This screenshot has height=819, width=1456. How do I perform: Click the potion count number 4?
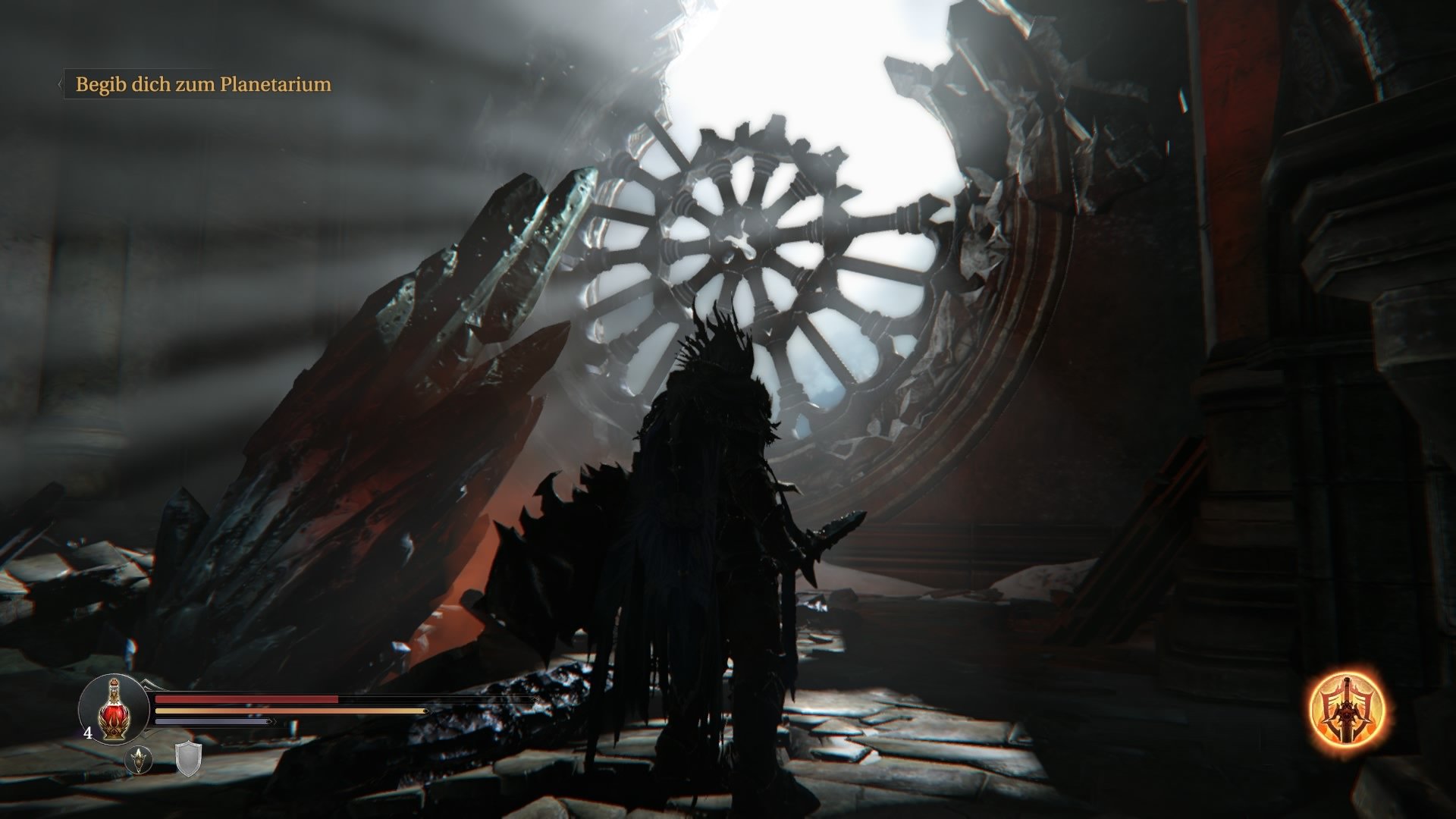[88, 732]
